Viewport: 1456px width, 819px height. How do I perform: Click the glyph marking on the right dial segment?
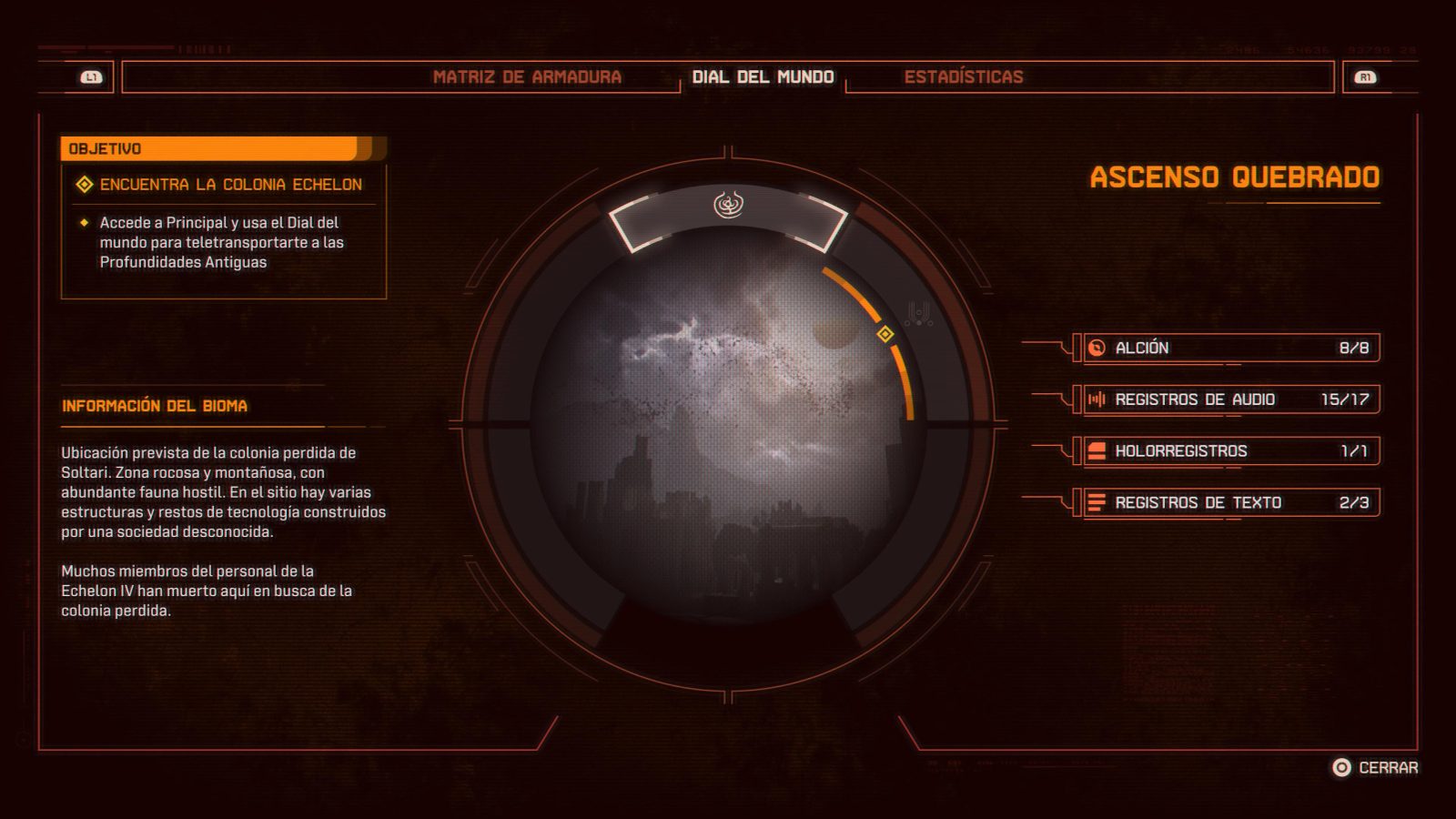[x=916, y=314]
